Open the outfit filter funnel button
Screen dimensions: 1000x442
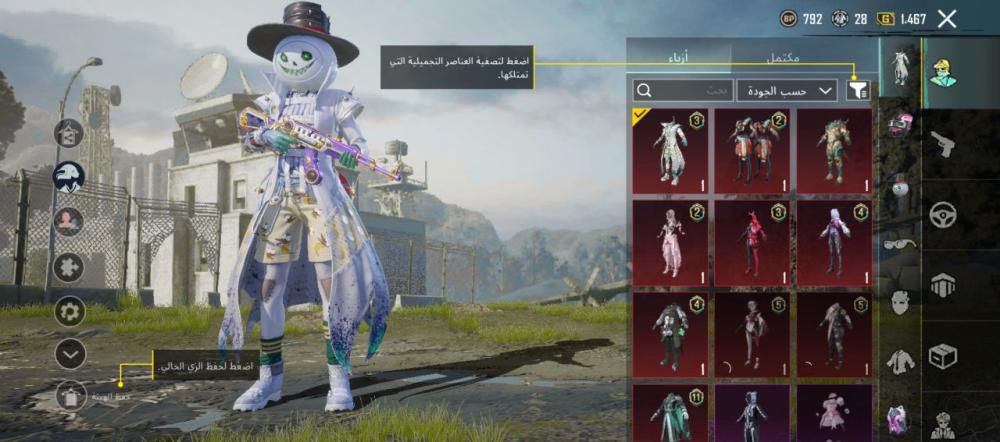click(x=857, y=91)
